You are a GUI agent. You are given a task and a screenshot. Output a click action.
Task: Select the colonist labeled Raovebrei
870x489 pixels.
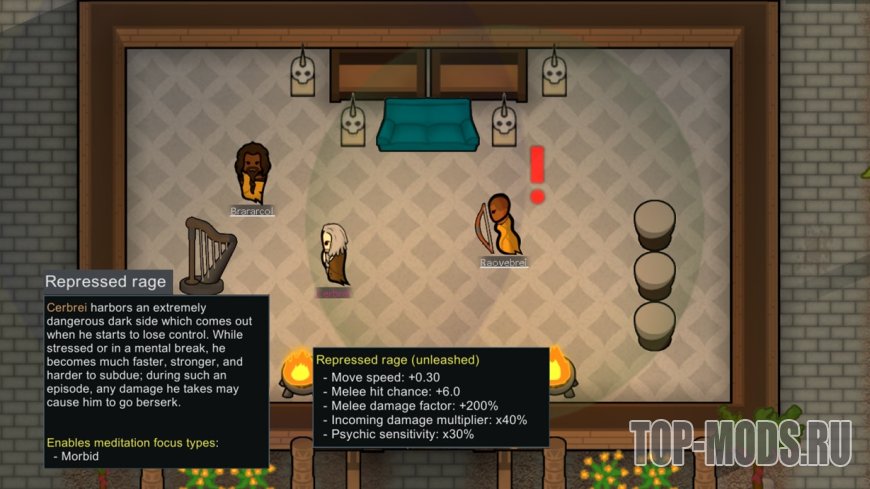click(x=503, y=227)
